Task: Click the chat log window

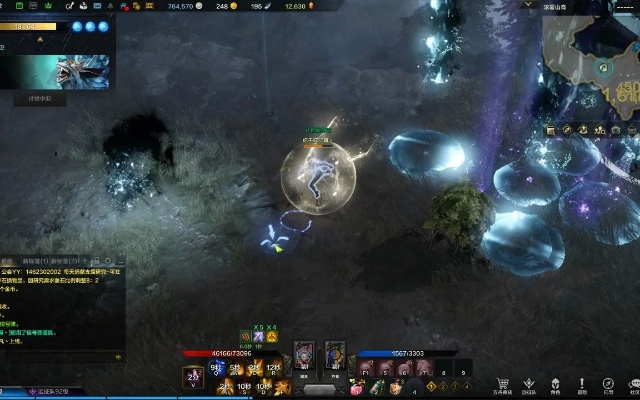Action: (62, 310)
